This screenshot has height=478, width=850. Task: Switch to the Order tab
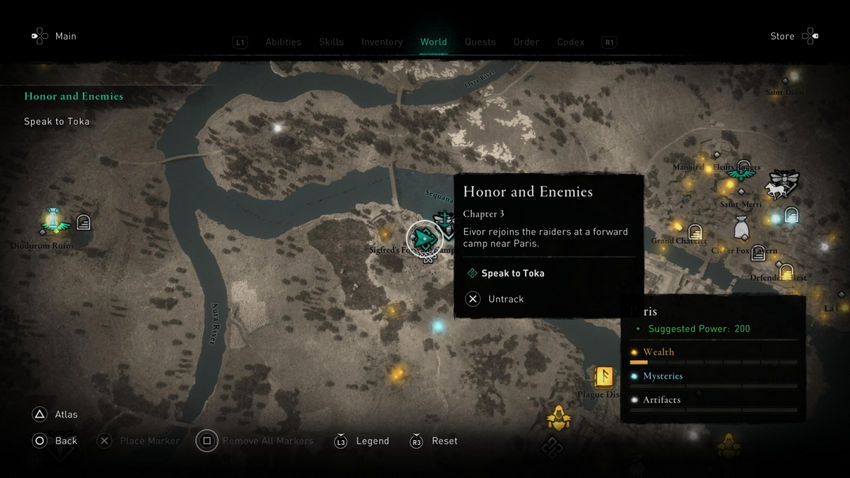tap(526, 42)
